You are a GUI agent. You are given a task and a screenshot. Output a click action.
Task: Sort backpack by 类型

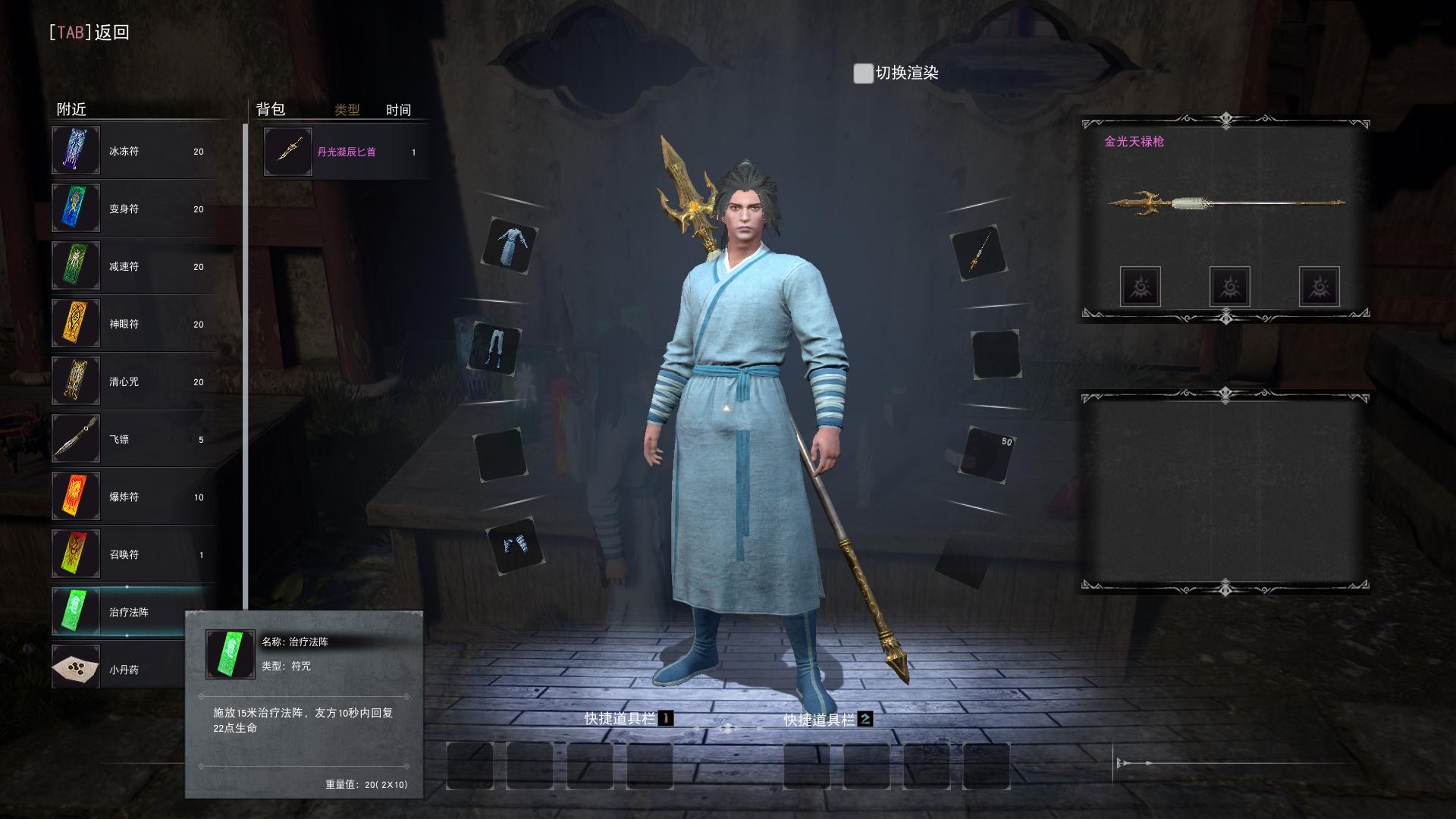pyautogui.click(x=347, y=110)
